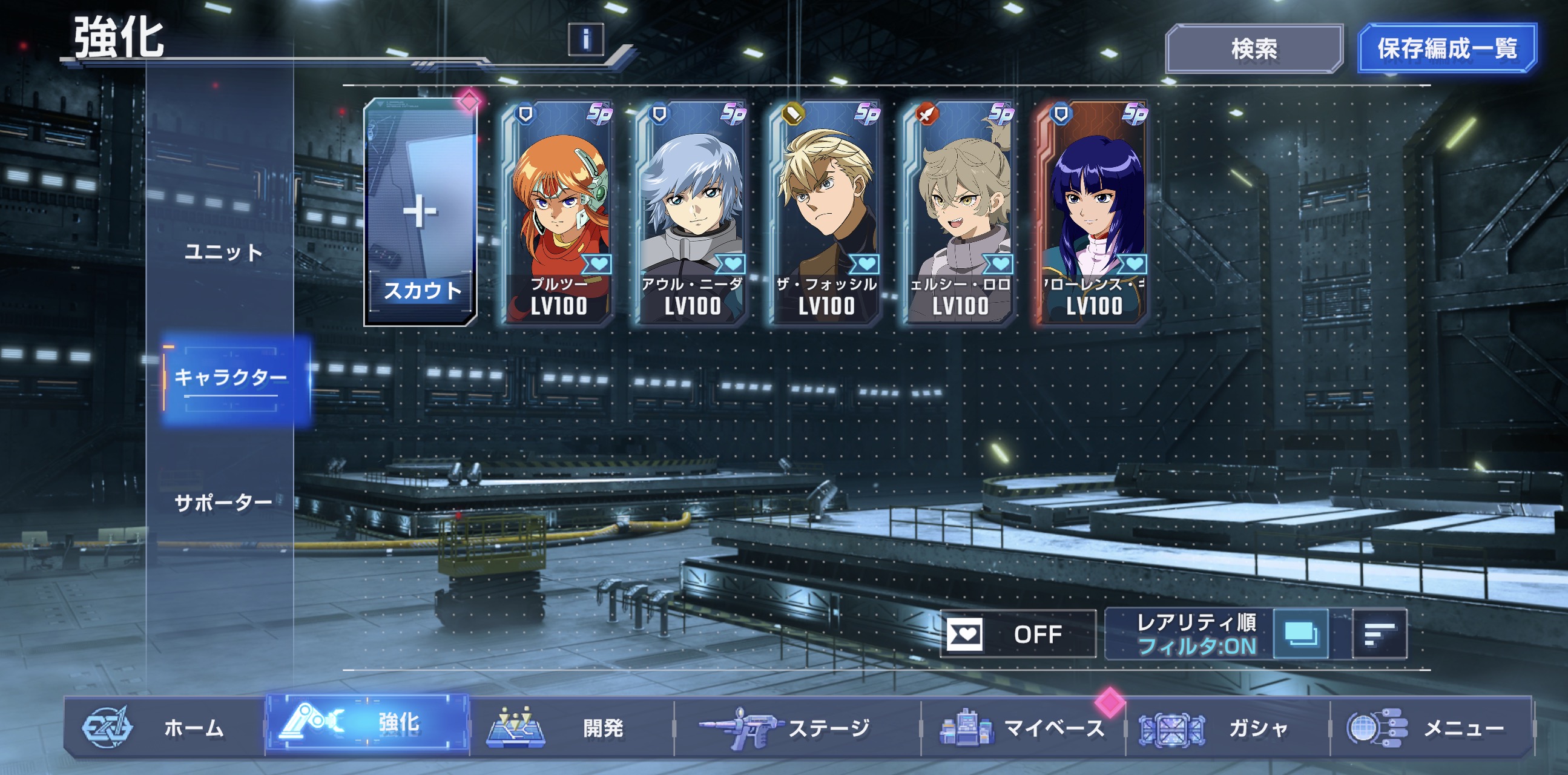The height and width of the screenshot is (775, 1568).
Task: Switch to the ユニット tab
Action: tap(223, 252)
